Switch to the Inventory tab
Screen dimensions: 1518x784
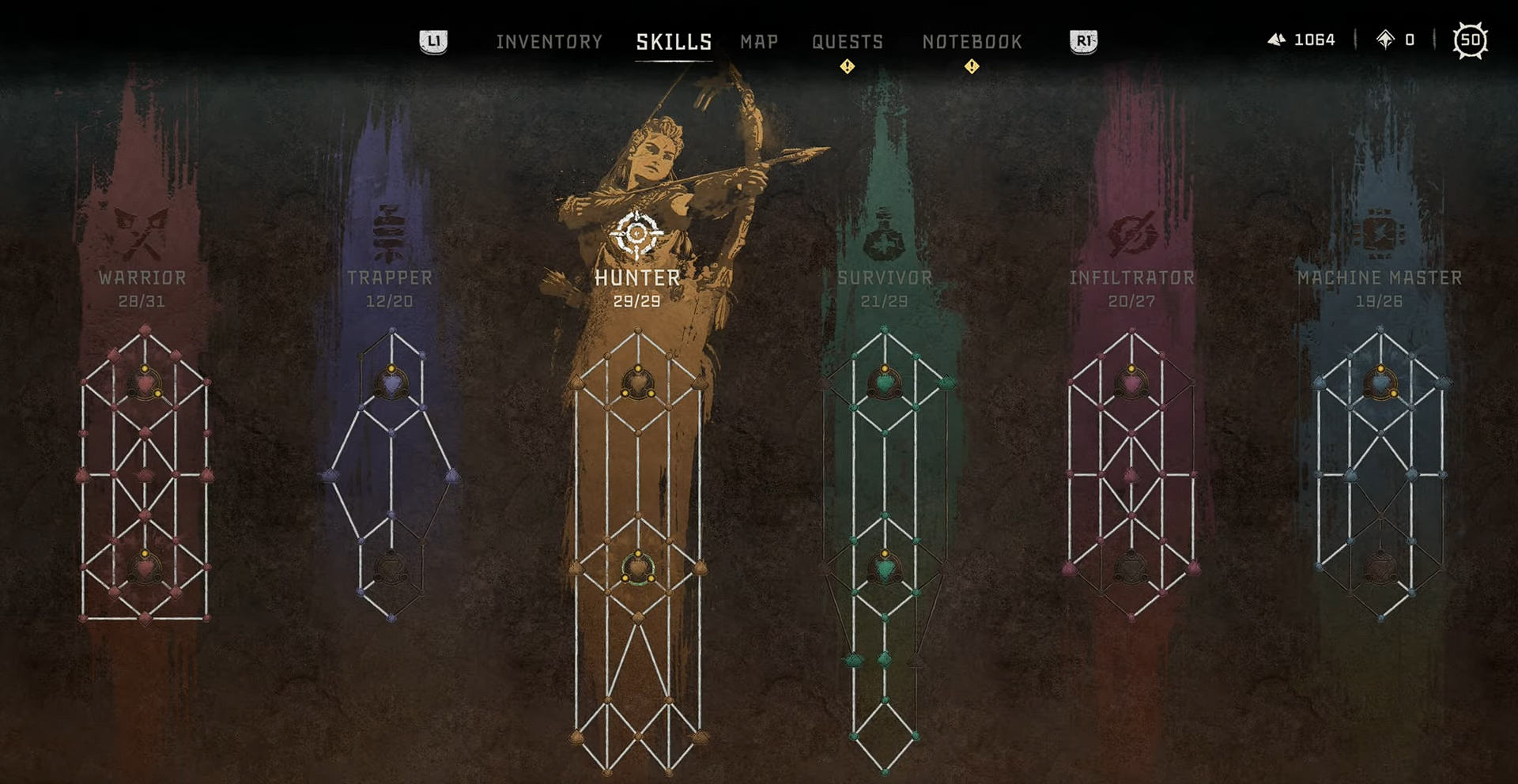click(x=549, y=42)
